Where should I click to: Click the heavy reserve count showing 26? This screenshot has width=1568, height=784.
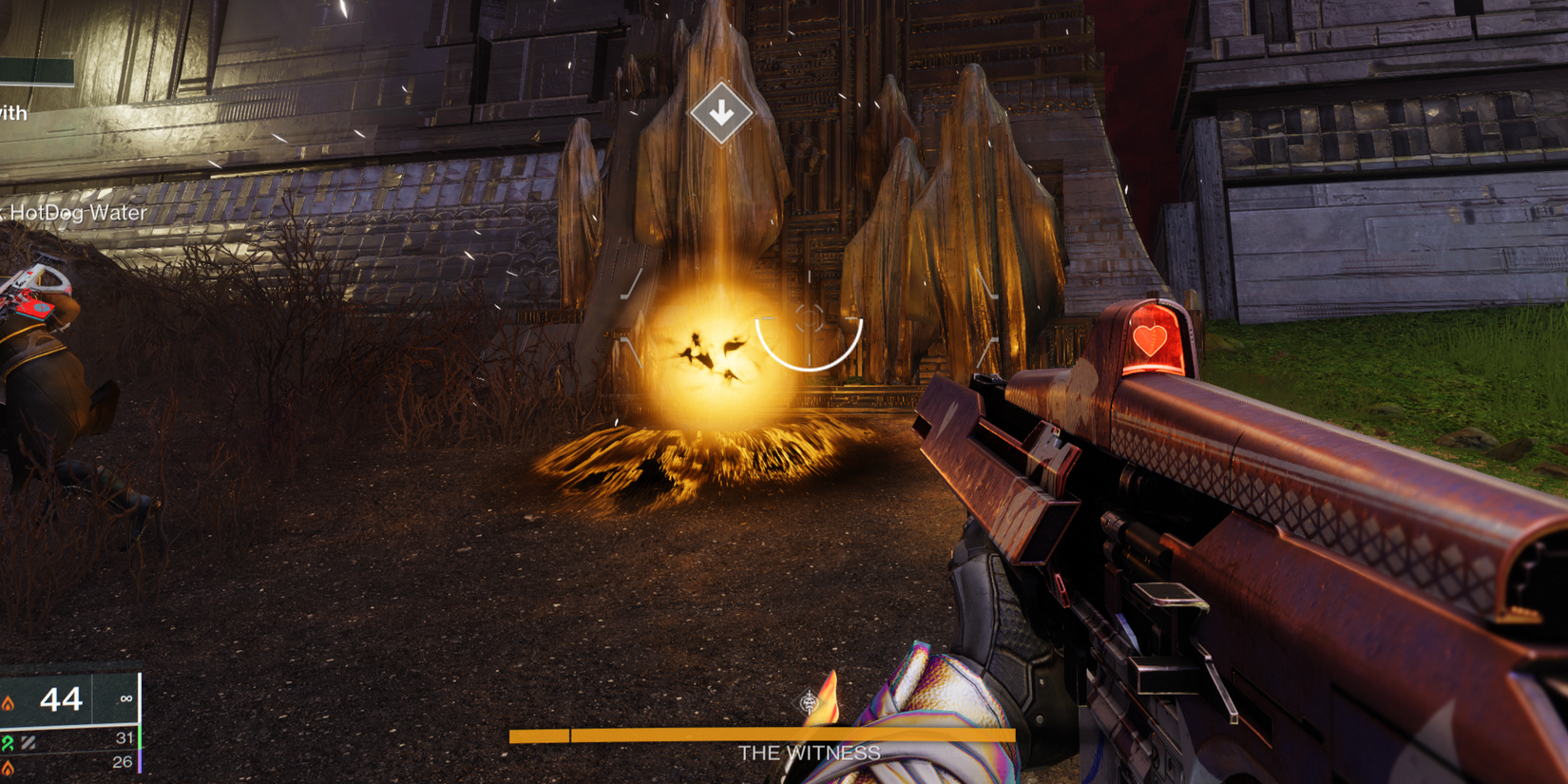click(x=123, y=763)
